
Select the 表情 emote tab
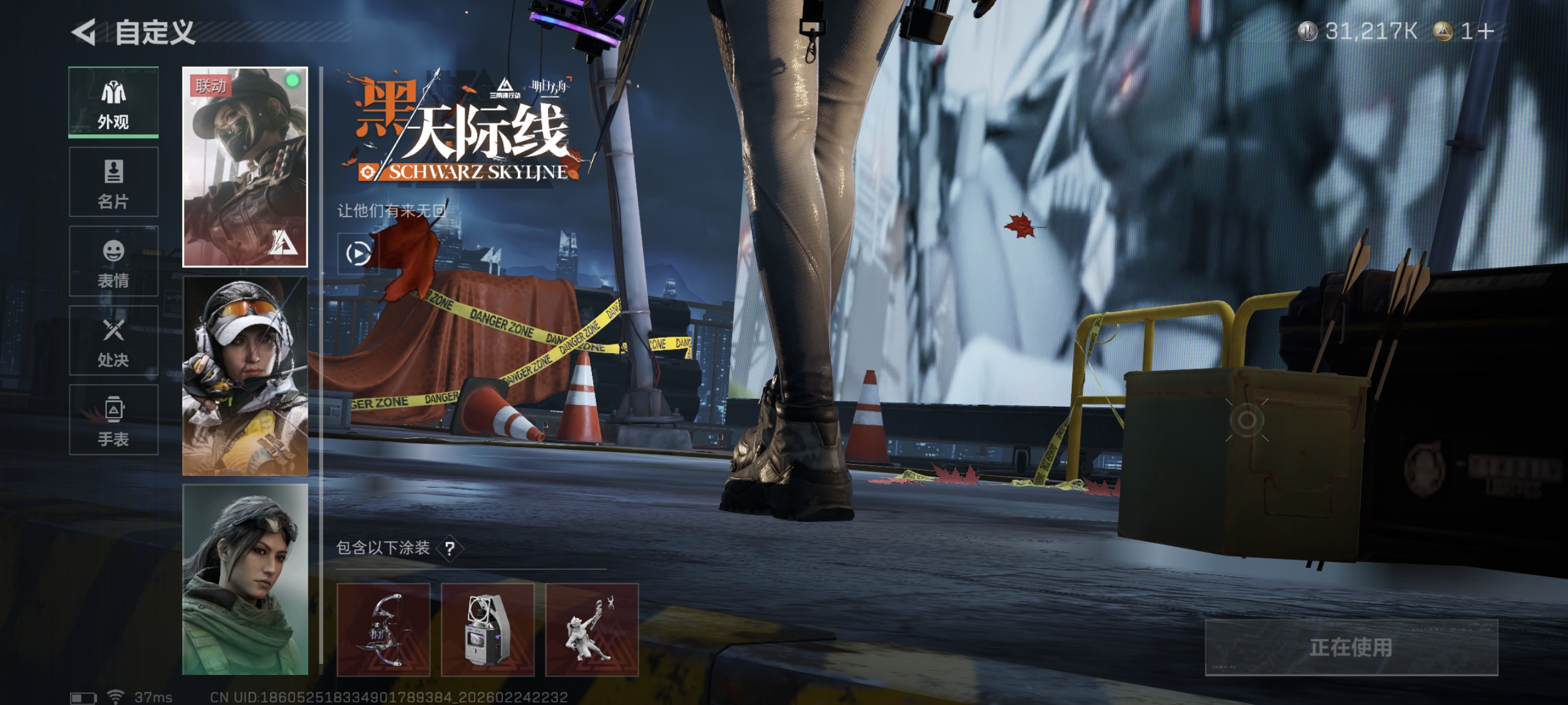(113, 262)
